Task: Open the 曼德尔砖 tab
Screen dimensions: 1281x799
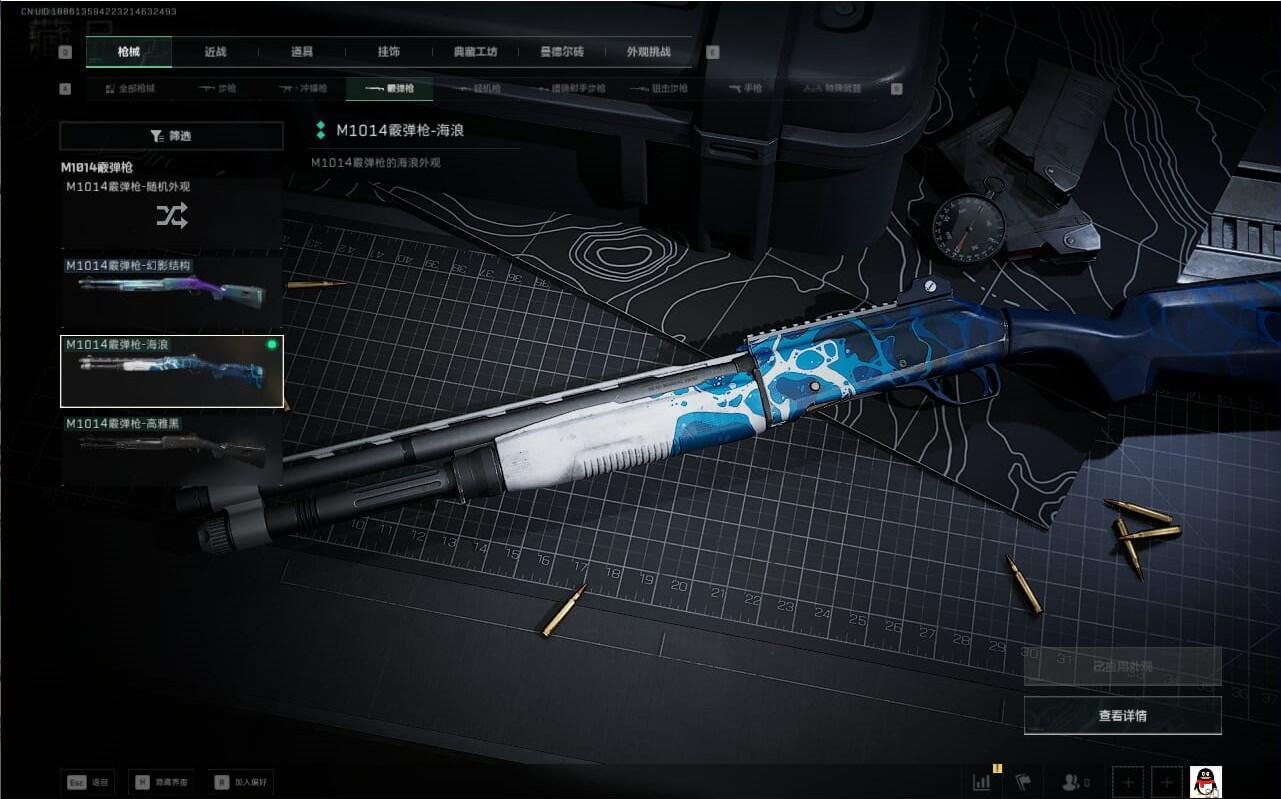Action: [x=561, y=52]
